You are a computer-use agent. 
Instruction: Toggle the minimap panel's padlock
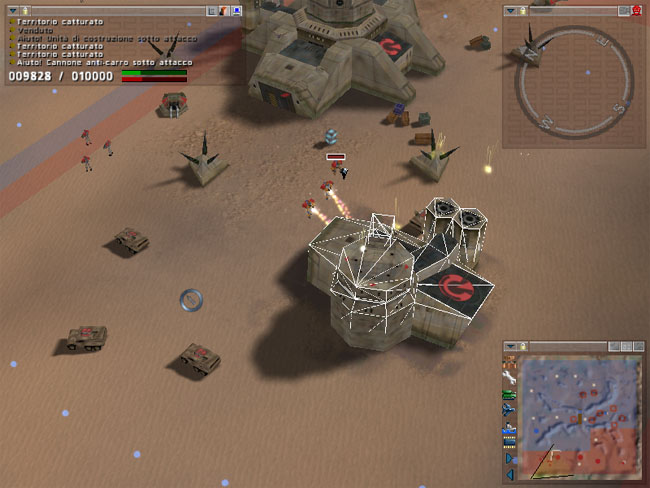pyautogui.click(x=523, y=346)
